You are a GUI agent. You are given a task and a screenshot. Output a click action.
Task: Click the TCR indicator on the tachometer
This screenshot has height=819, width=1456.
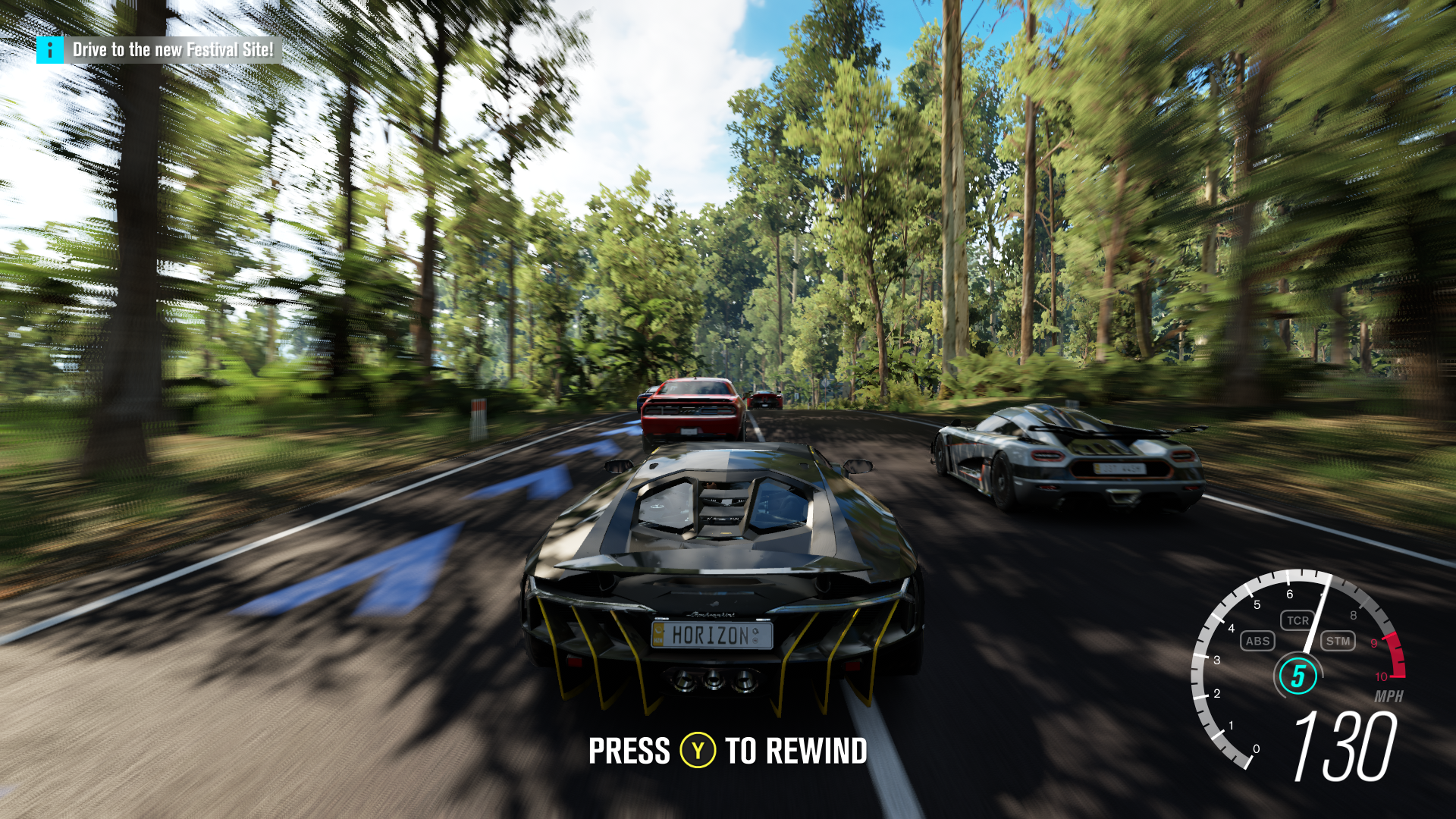coord(1298,620)
